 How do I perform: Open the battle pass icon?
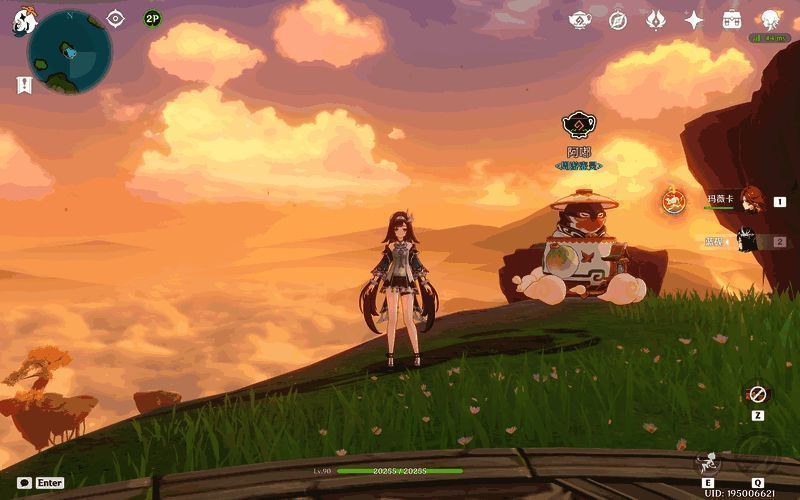coord(656,20)
